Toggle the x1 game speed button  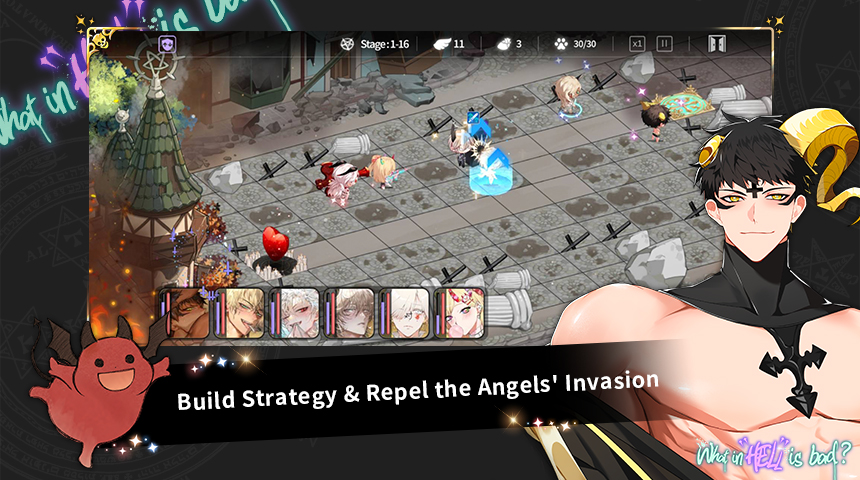coord(637,44)
